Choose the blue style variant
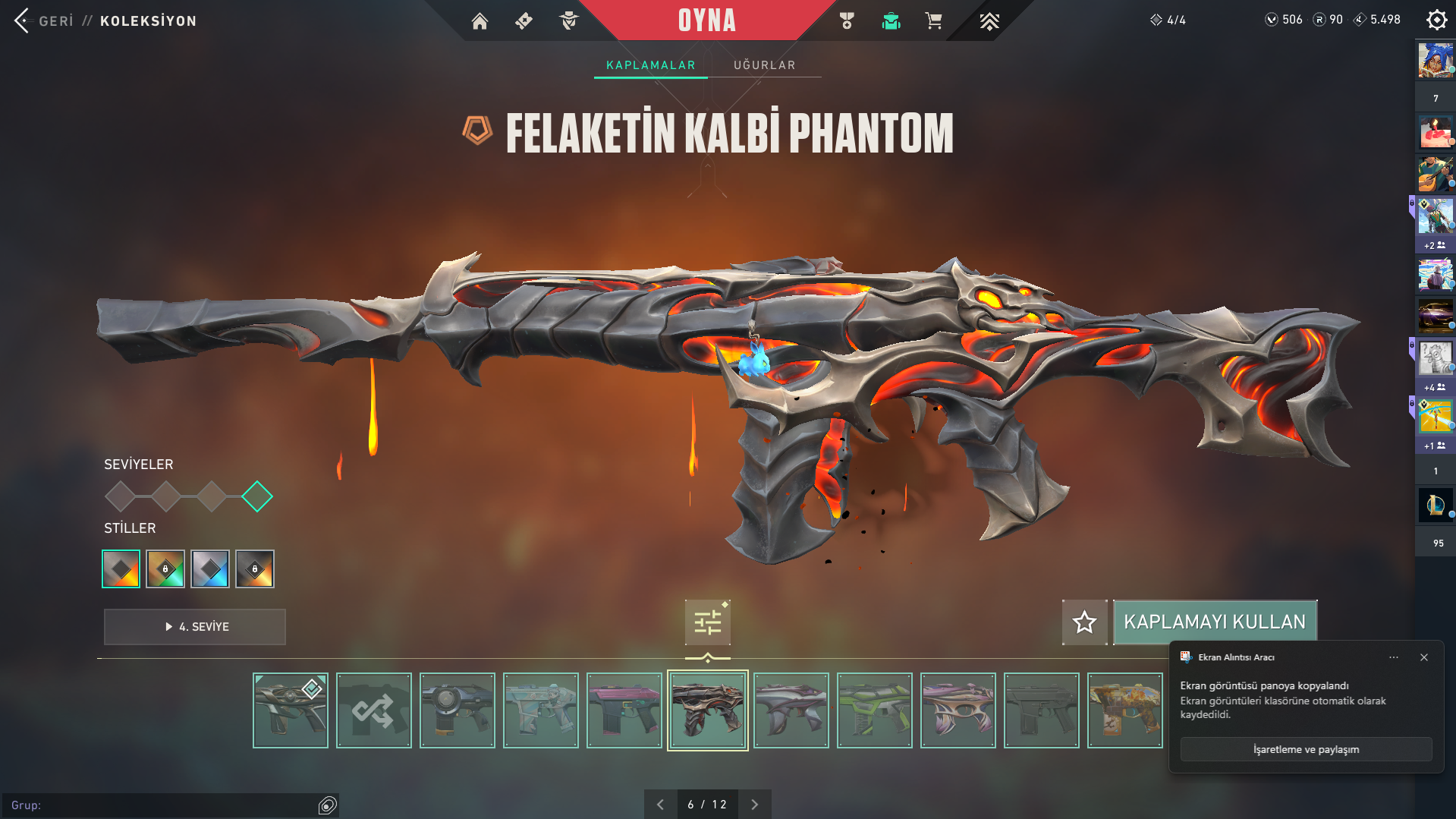The height and width of the screenshot is (819, 1456). pos(210,569)
